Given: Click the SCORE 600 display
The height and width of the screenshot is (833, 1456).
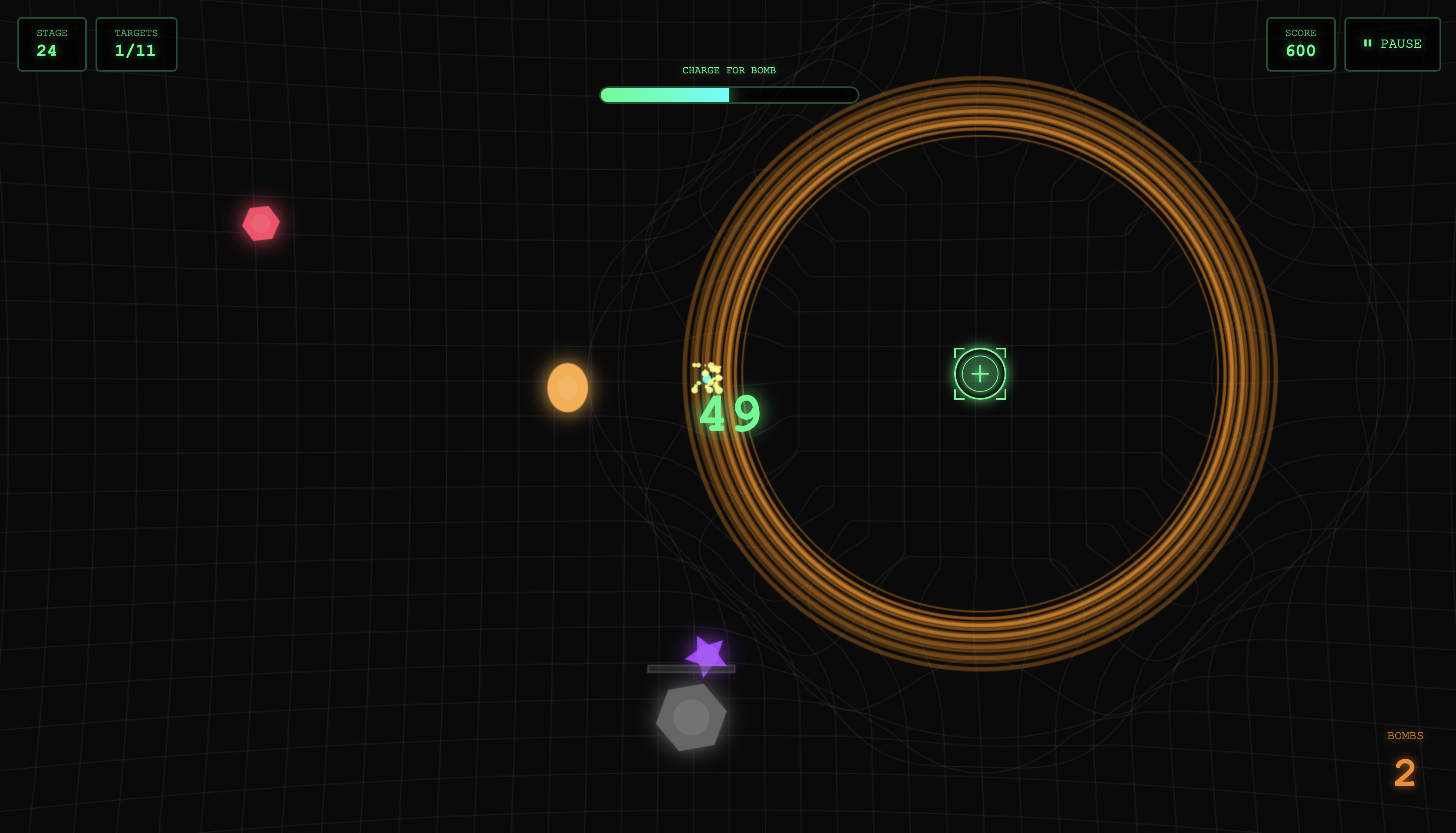Looking at the screenshot, I should click(x=1301, y=43).
